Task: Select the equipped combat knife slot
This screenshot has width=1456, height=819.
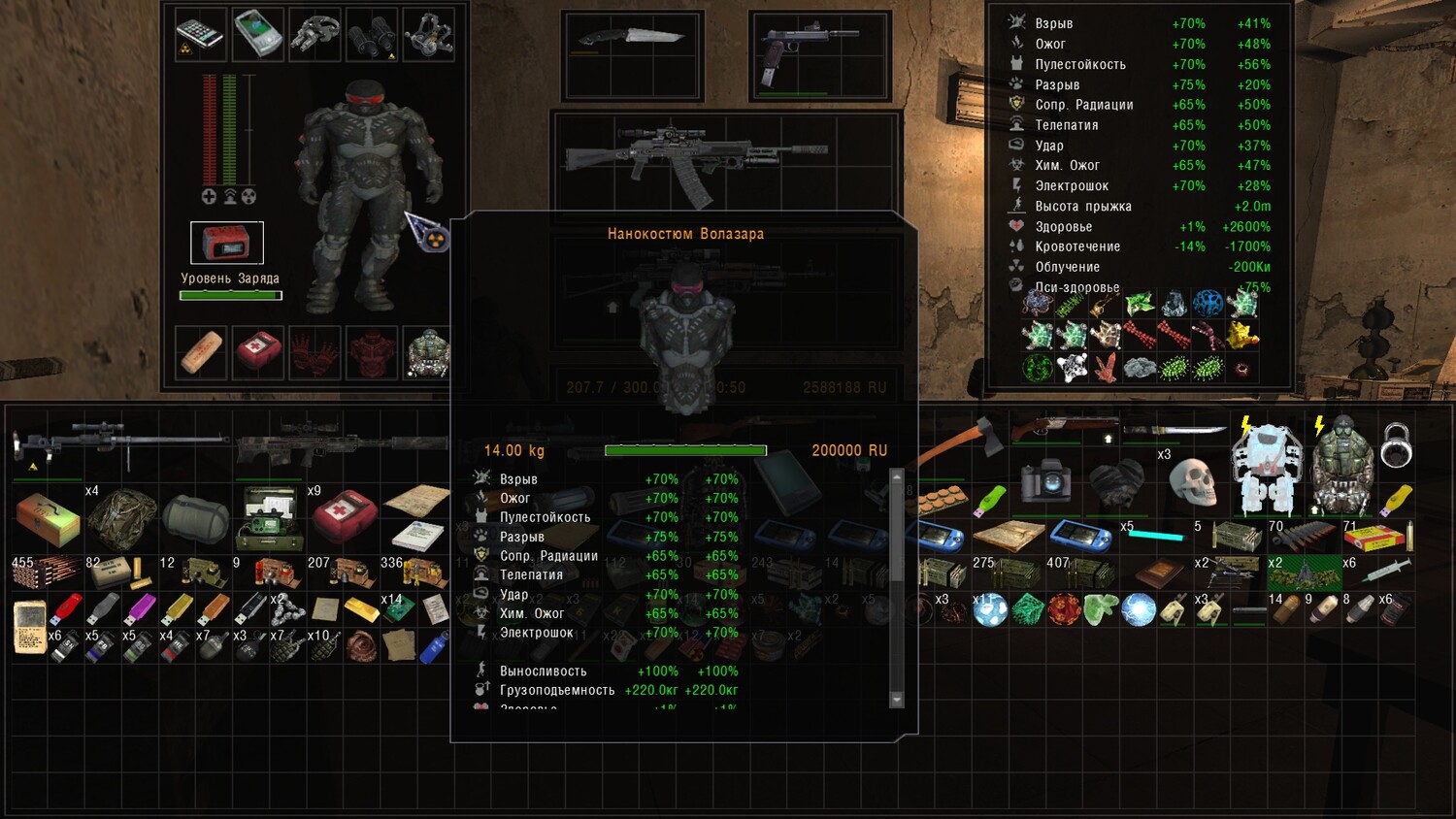Action: (x=632, y=39)
